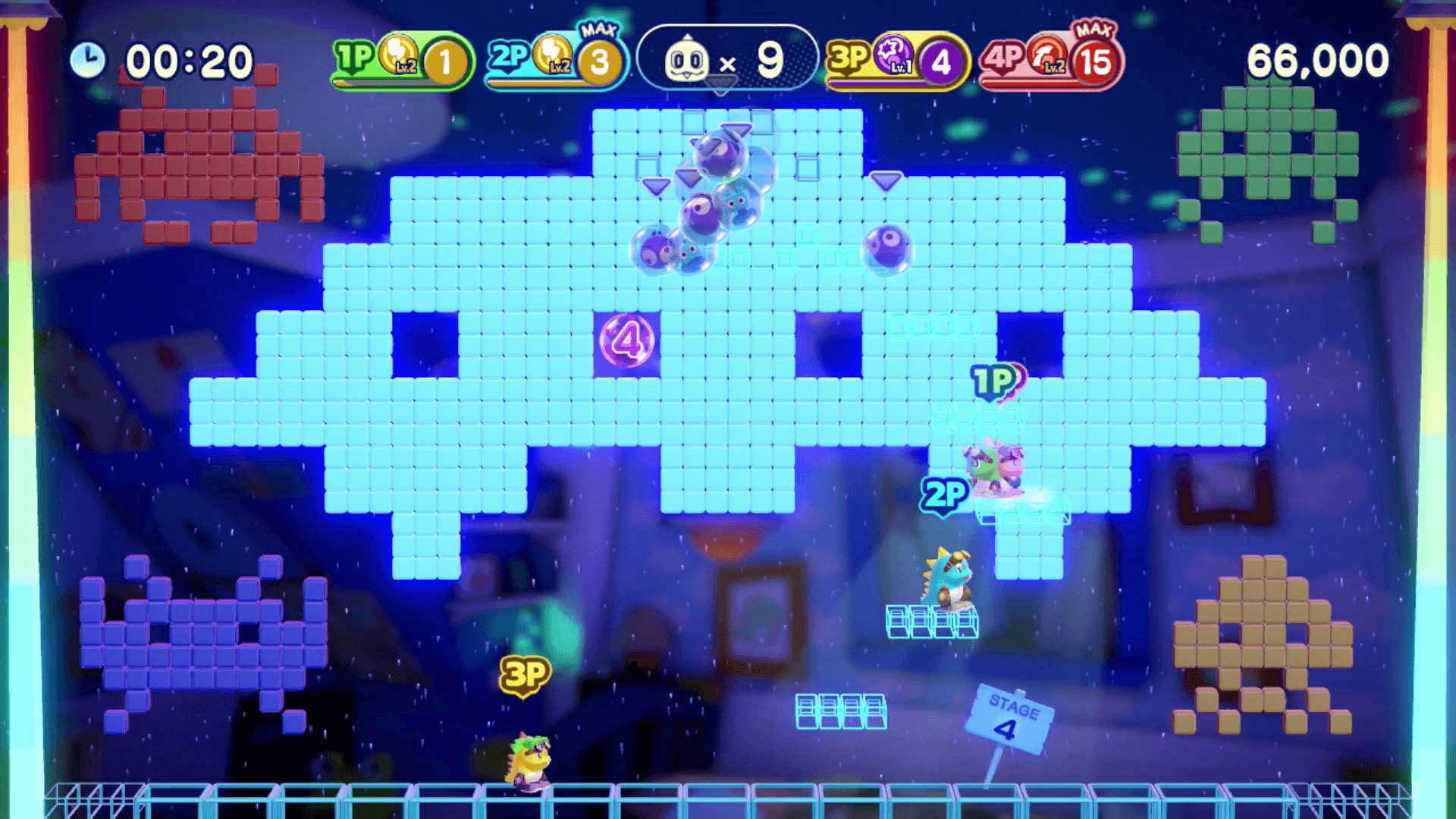The width and height of the screenshot is (1456, 819).
Task: Select 1P's lightning skill icon
Action: click(x=397, y=54)
